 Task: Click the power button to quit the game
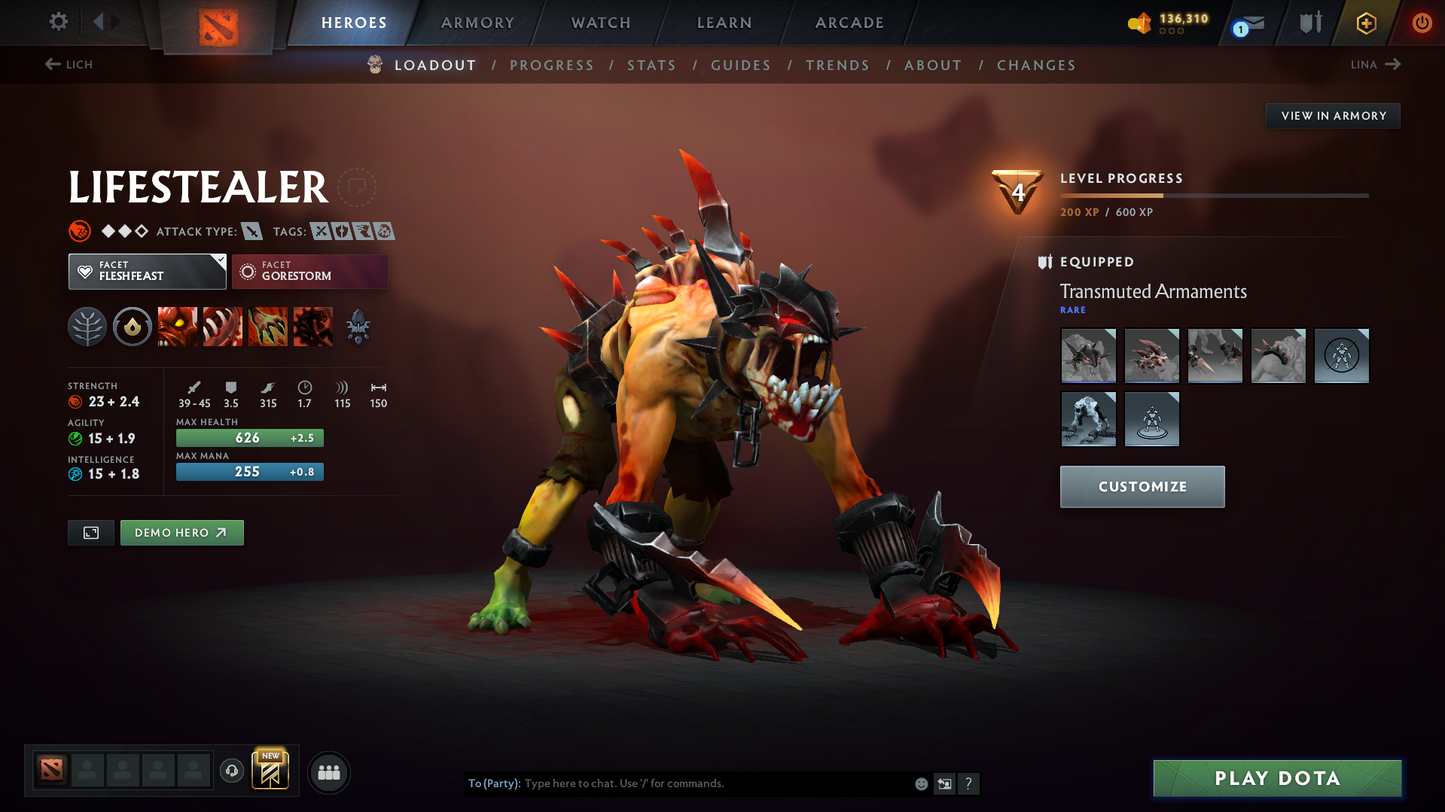point(1421,23)
